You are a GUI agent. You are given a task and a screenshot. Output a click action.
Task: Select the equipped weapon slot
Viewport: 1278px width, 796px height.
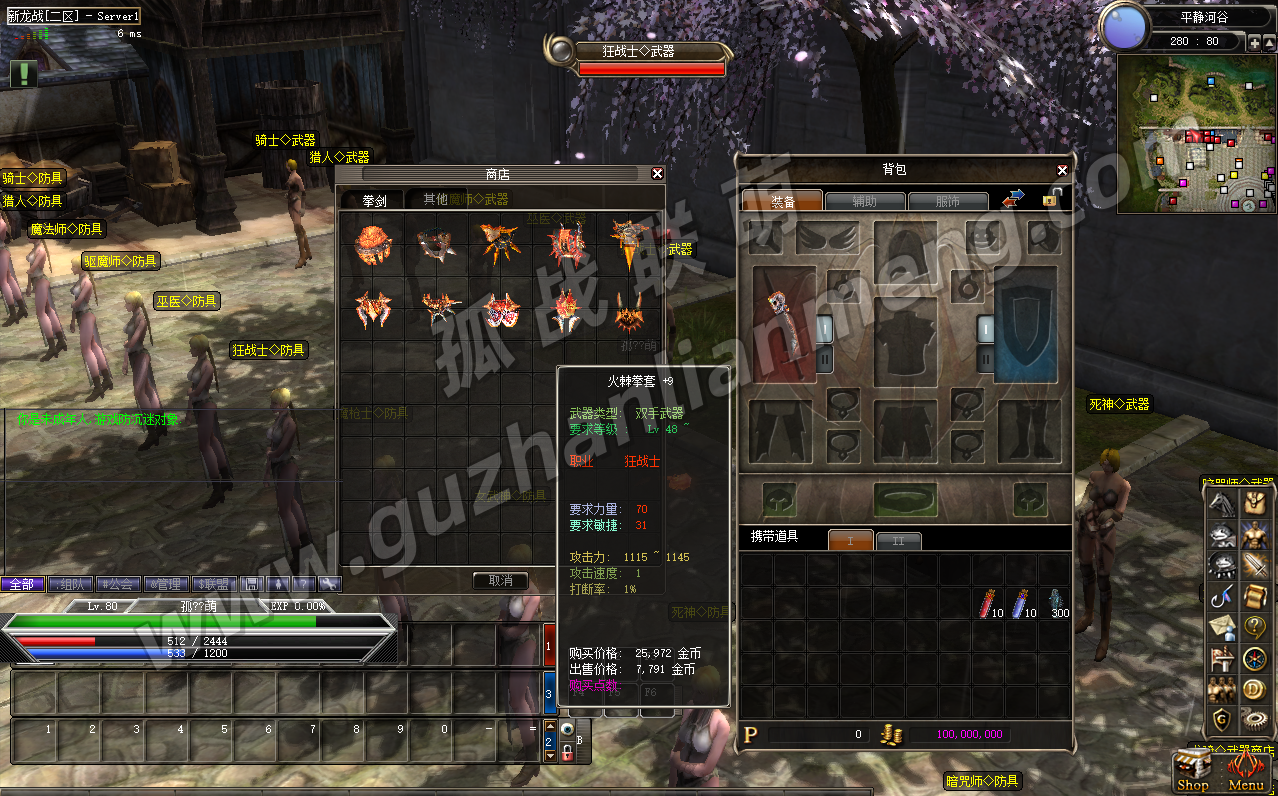(784, 324)
